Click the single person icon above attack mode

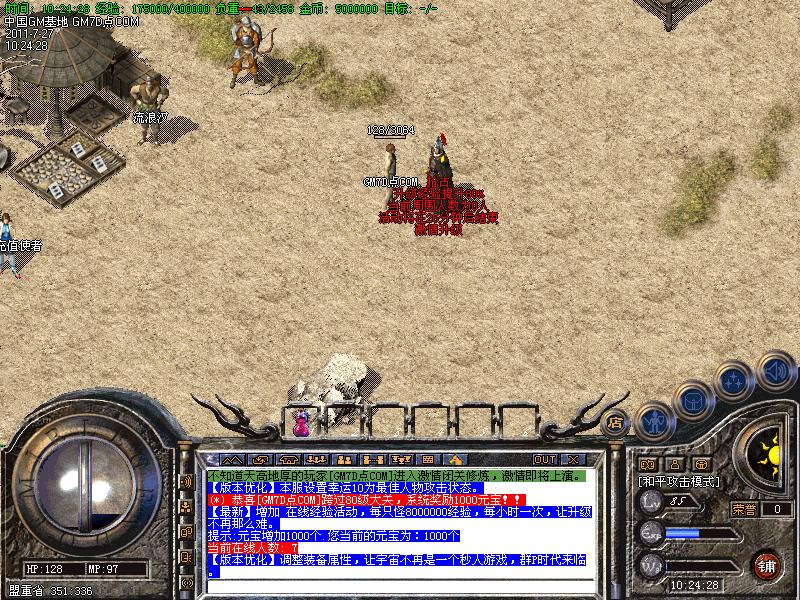674,464
